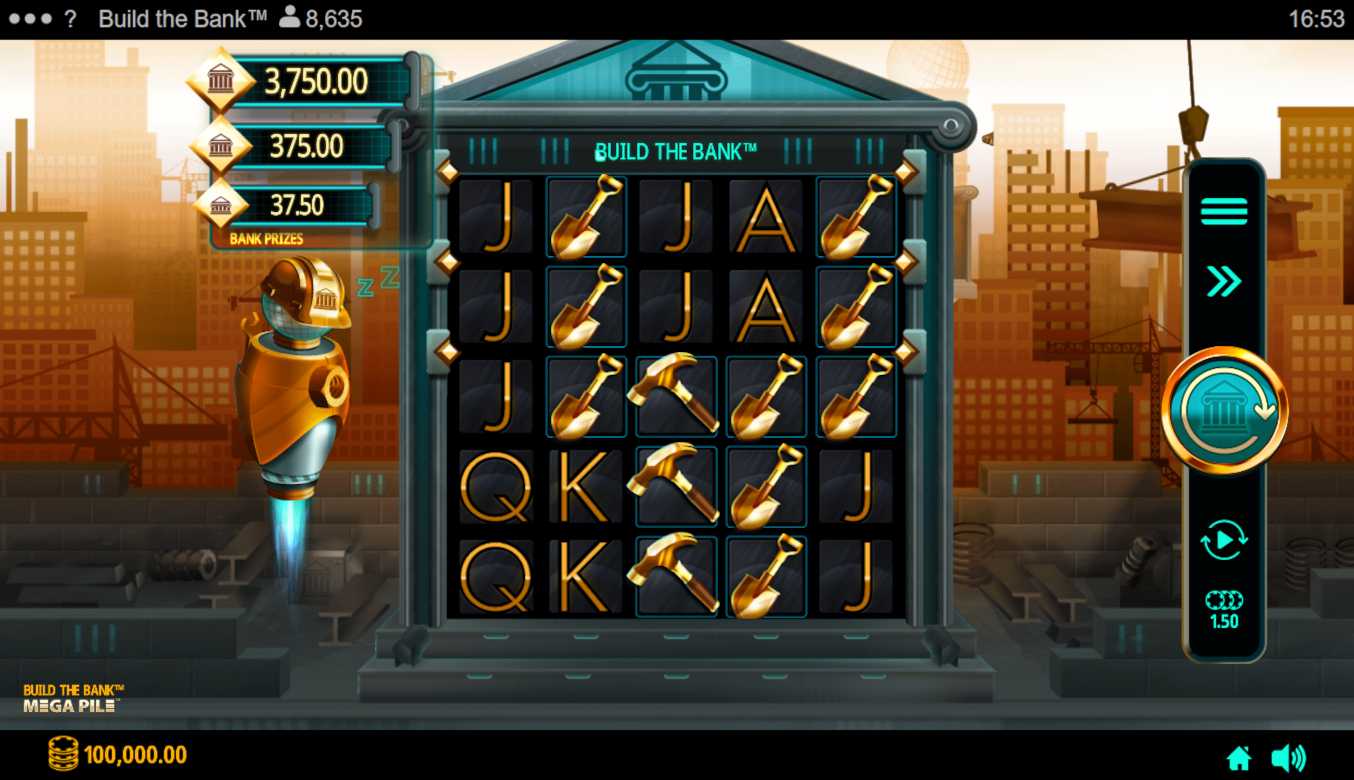Open the question mark help
The width and height of the screenshot is (1354, 780).
(x=70, y=19)
